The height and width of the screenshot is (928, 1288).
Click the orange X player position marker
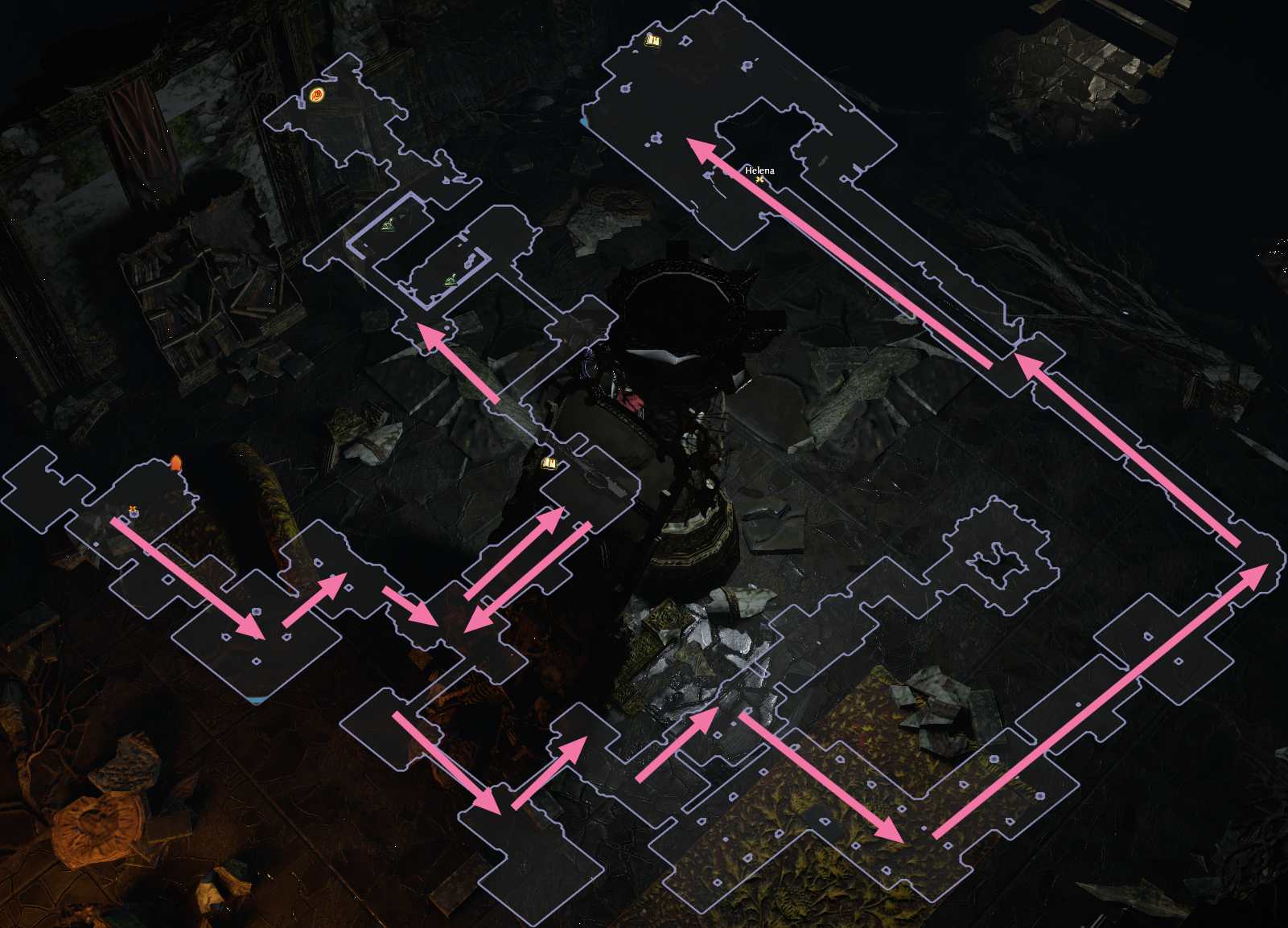(x=133, y=511)
